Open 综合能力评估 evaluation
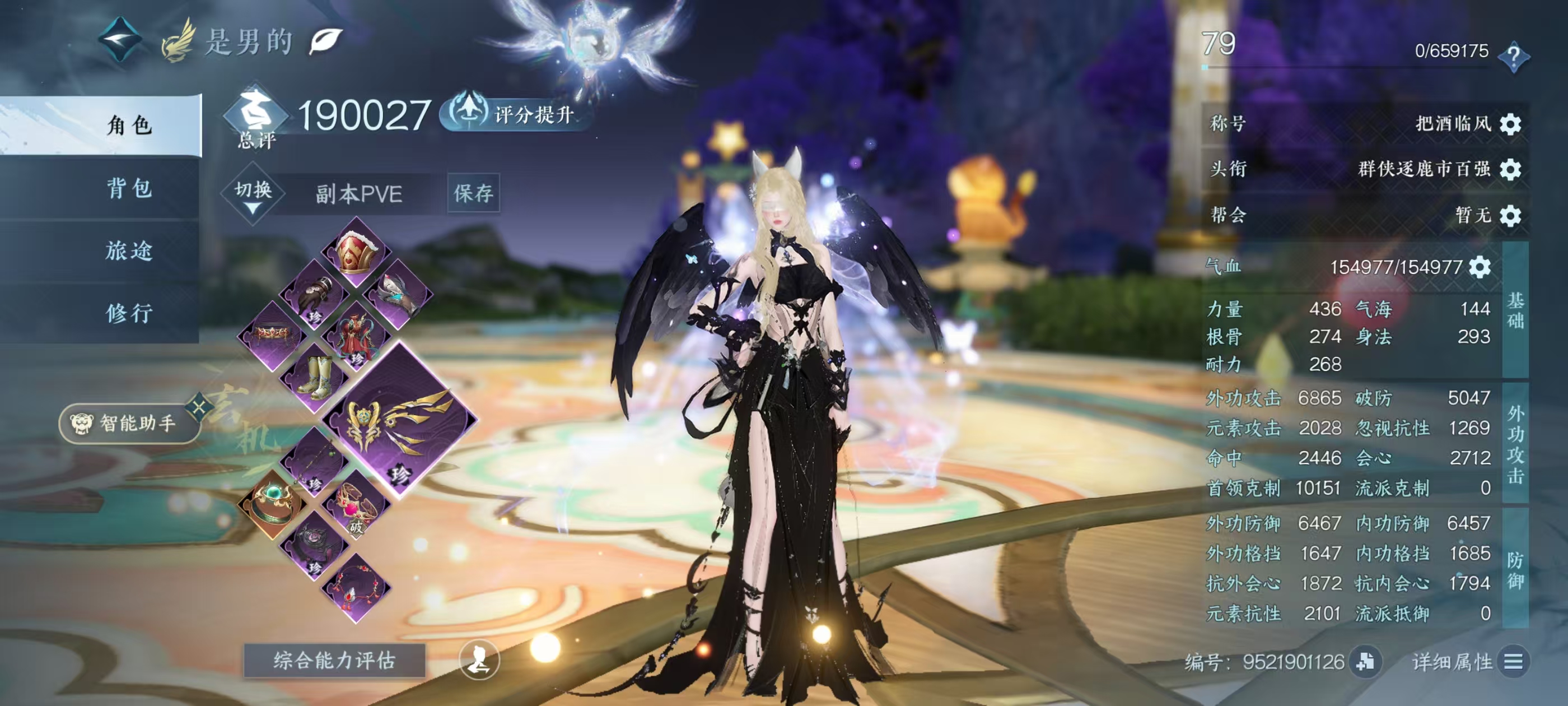The width and height of the screenshot is (1568, 706). point(334,660)
